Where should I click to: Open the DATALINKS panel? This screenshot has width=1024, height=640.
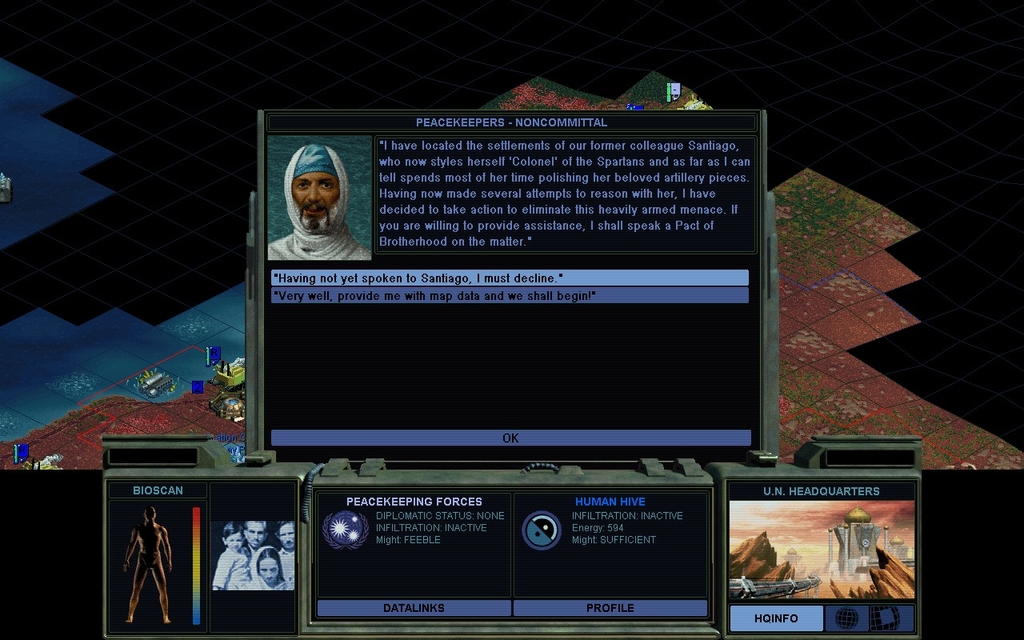[413, 608]
